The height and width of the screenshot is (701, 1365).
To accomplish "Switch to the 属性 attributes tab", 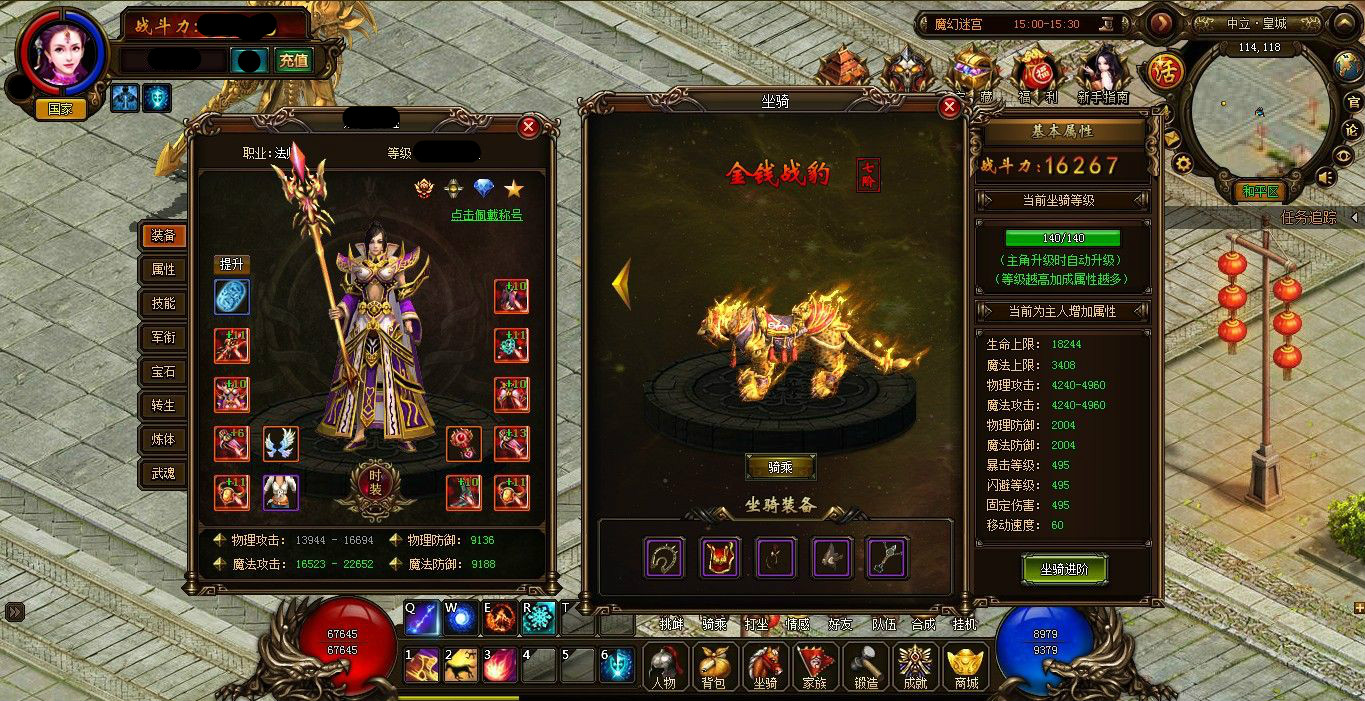I will [163, 269].
